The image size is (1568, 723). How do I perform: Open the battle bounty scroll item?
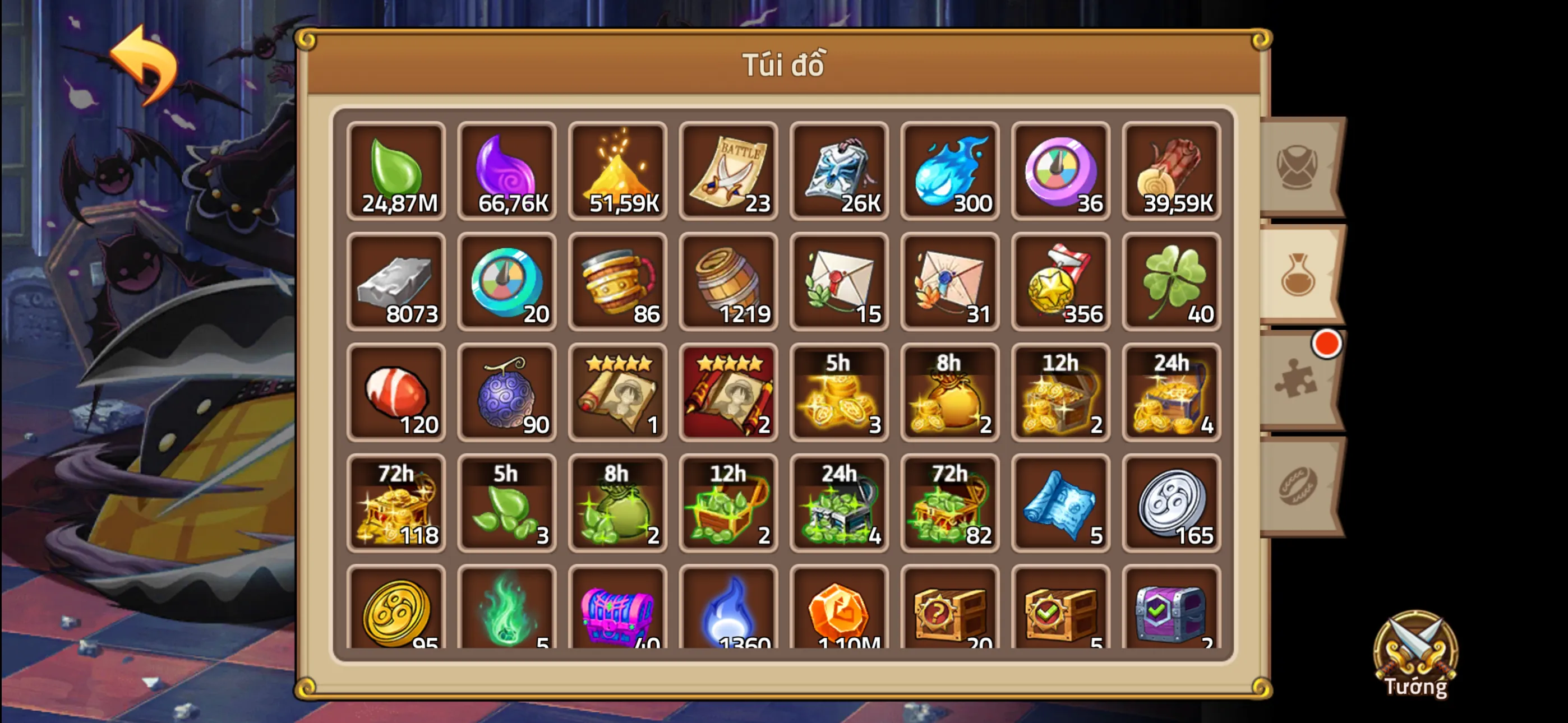click(728, 172)
